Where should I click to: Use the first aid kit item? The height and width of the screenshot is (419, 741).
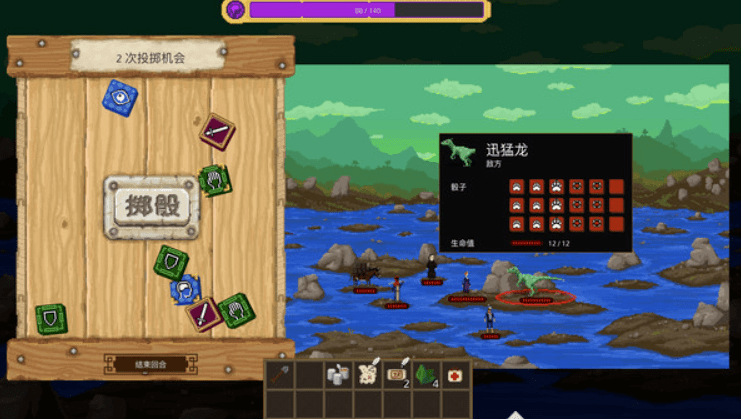456,374
